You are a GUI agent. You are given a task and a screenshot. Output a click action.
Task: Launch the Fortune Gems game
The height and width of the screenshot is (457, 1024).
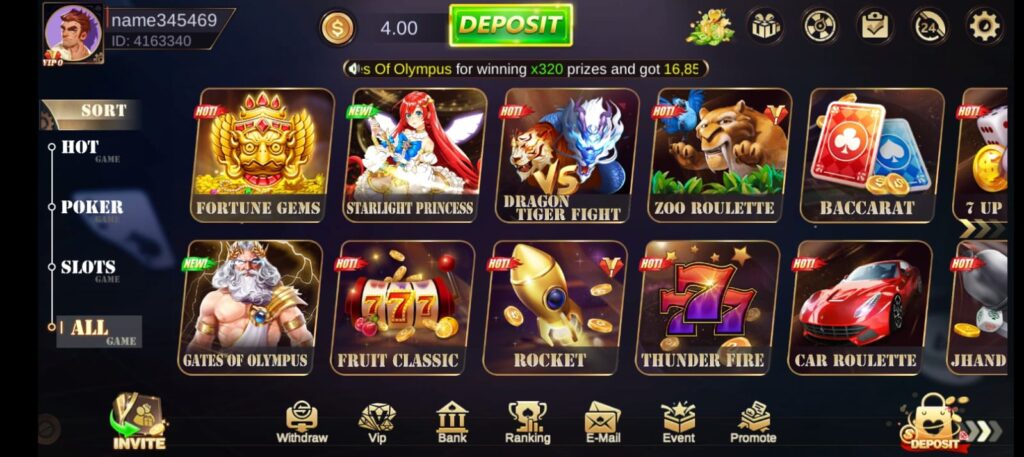pyautogui.click(x=259, y=155)
